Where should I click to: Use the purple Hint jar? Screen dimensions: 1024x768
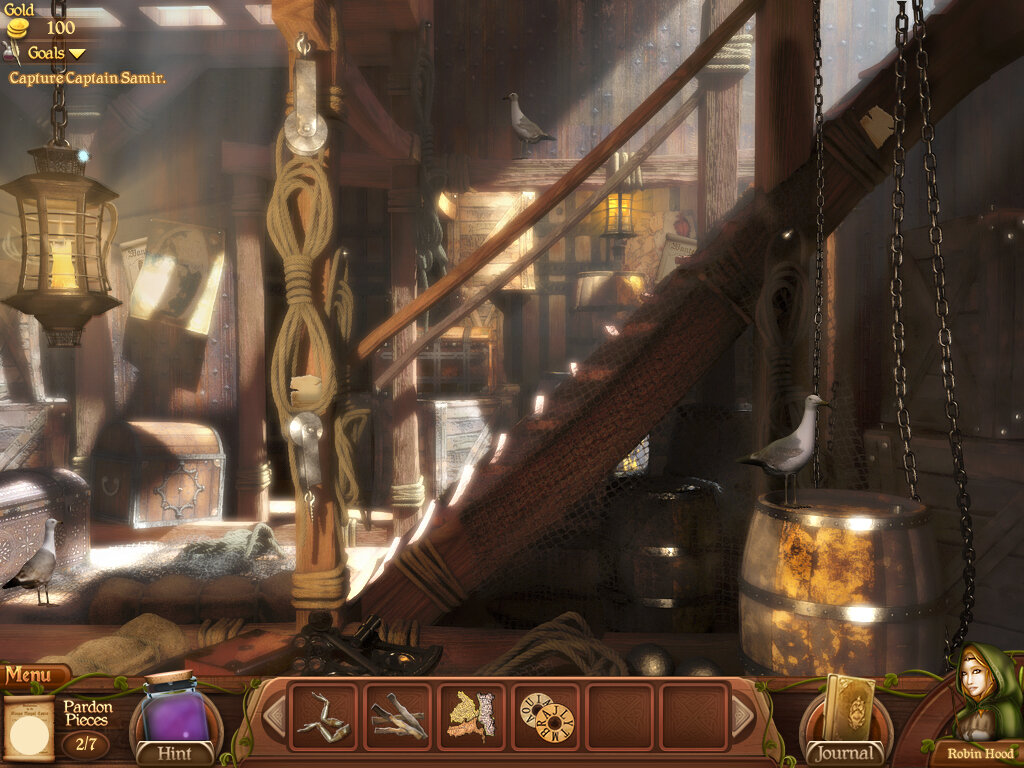pos(174,711)
